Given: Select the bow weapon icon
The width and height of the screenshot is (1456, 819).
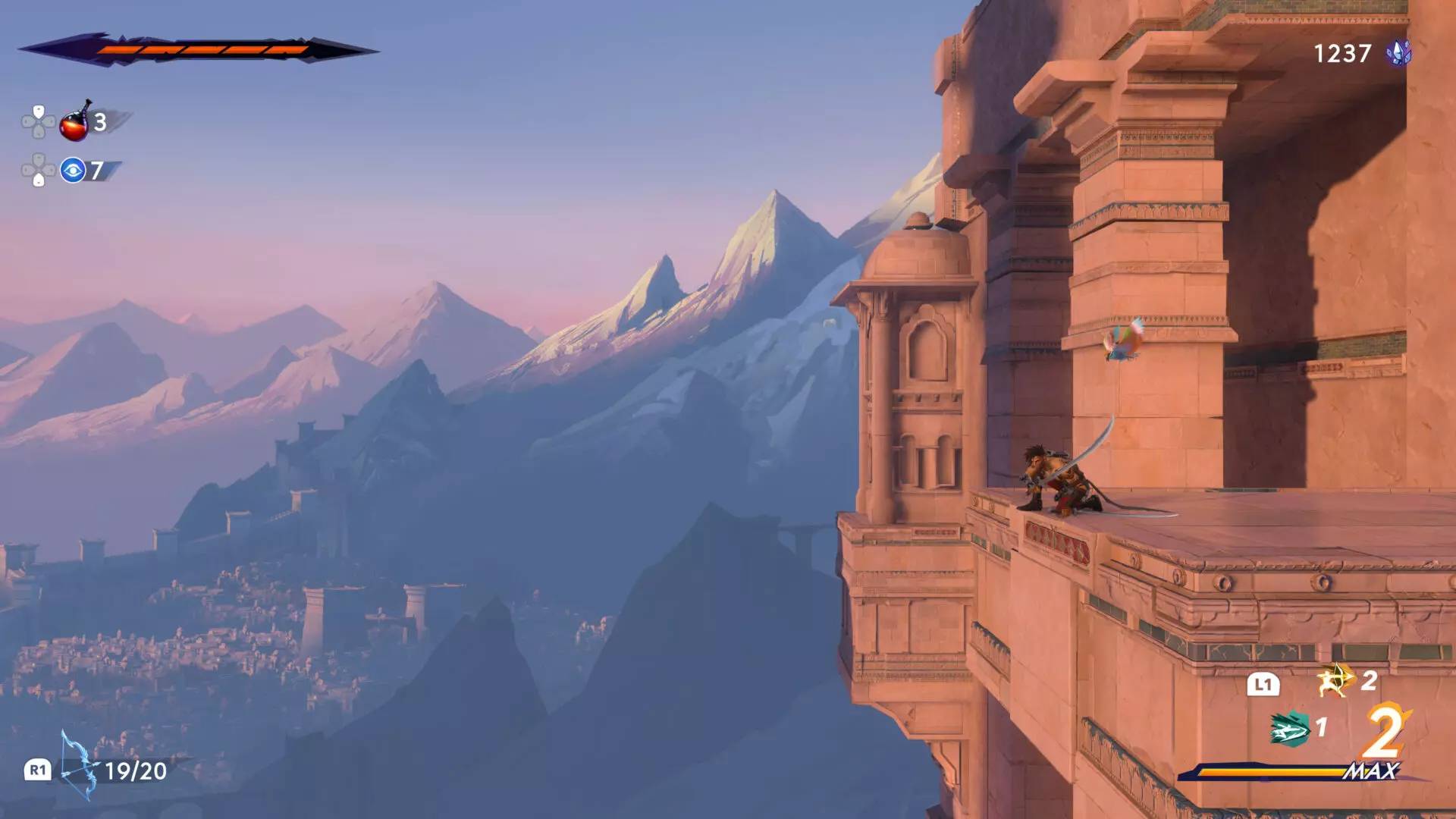Looking at the screenshot, I should pos(79,767).
